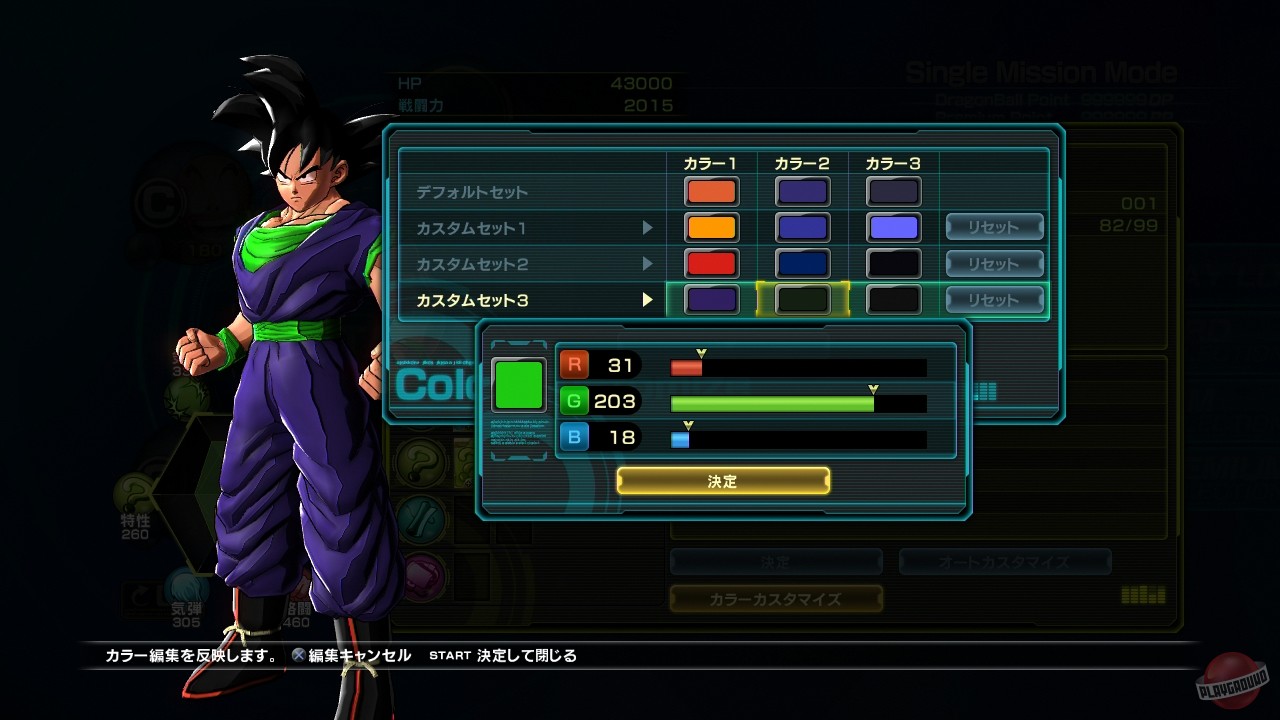Click the blue B channel icon

pyautogui.click(x=572, y=437)
